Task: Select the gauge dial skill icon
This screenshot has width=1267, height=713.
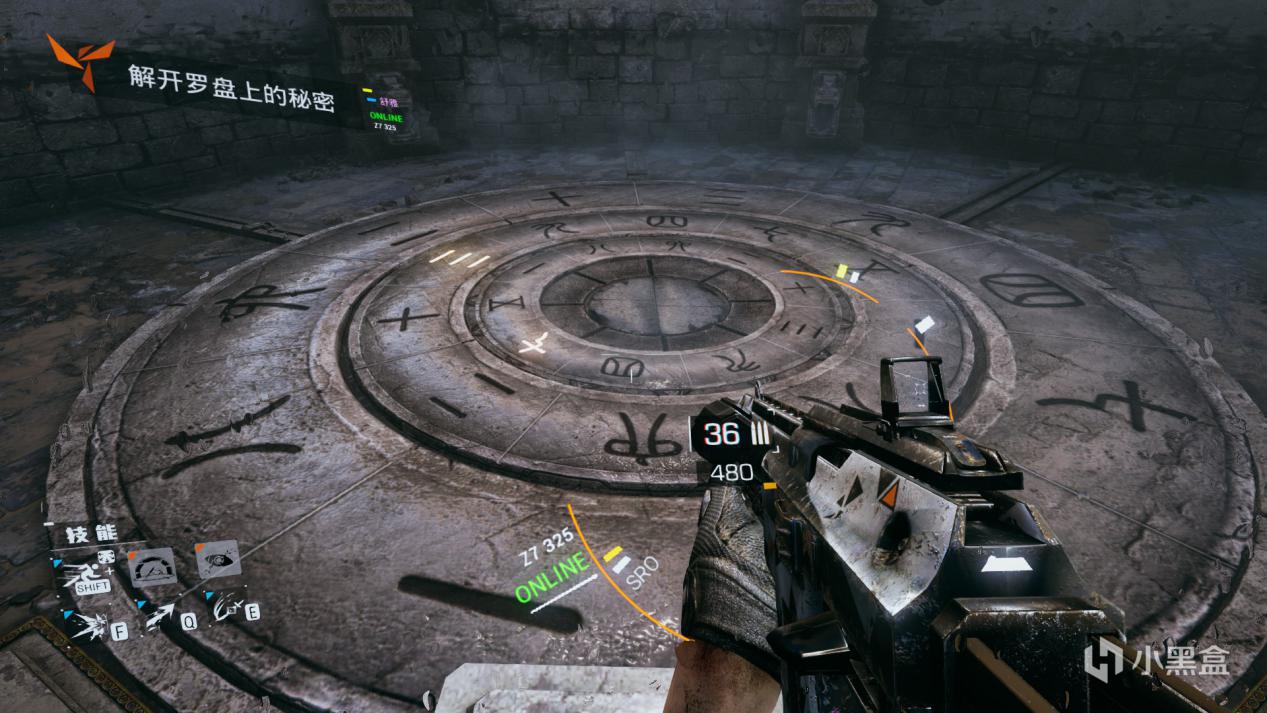Action: (153, 567)
